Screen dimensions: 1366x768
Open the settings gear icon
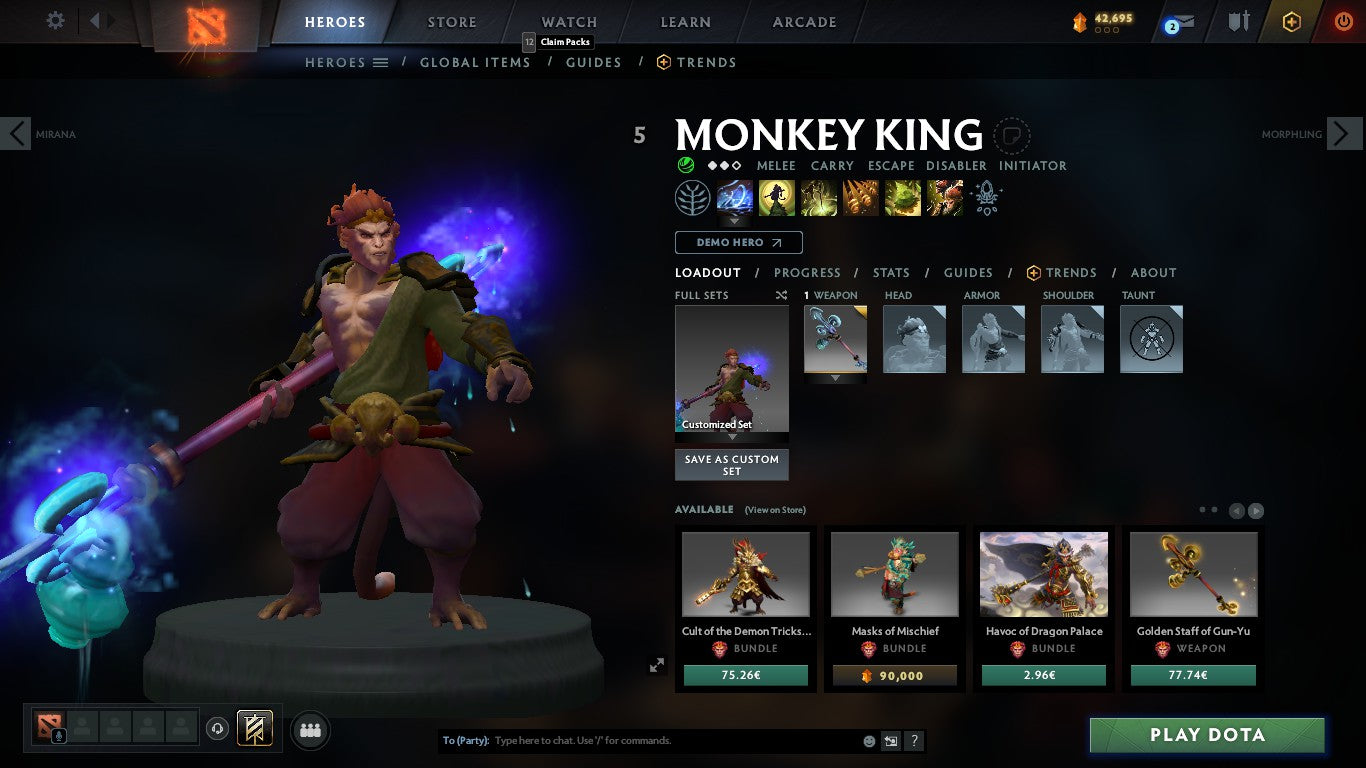pyautogui.click(x=55, y=19)
